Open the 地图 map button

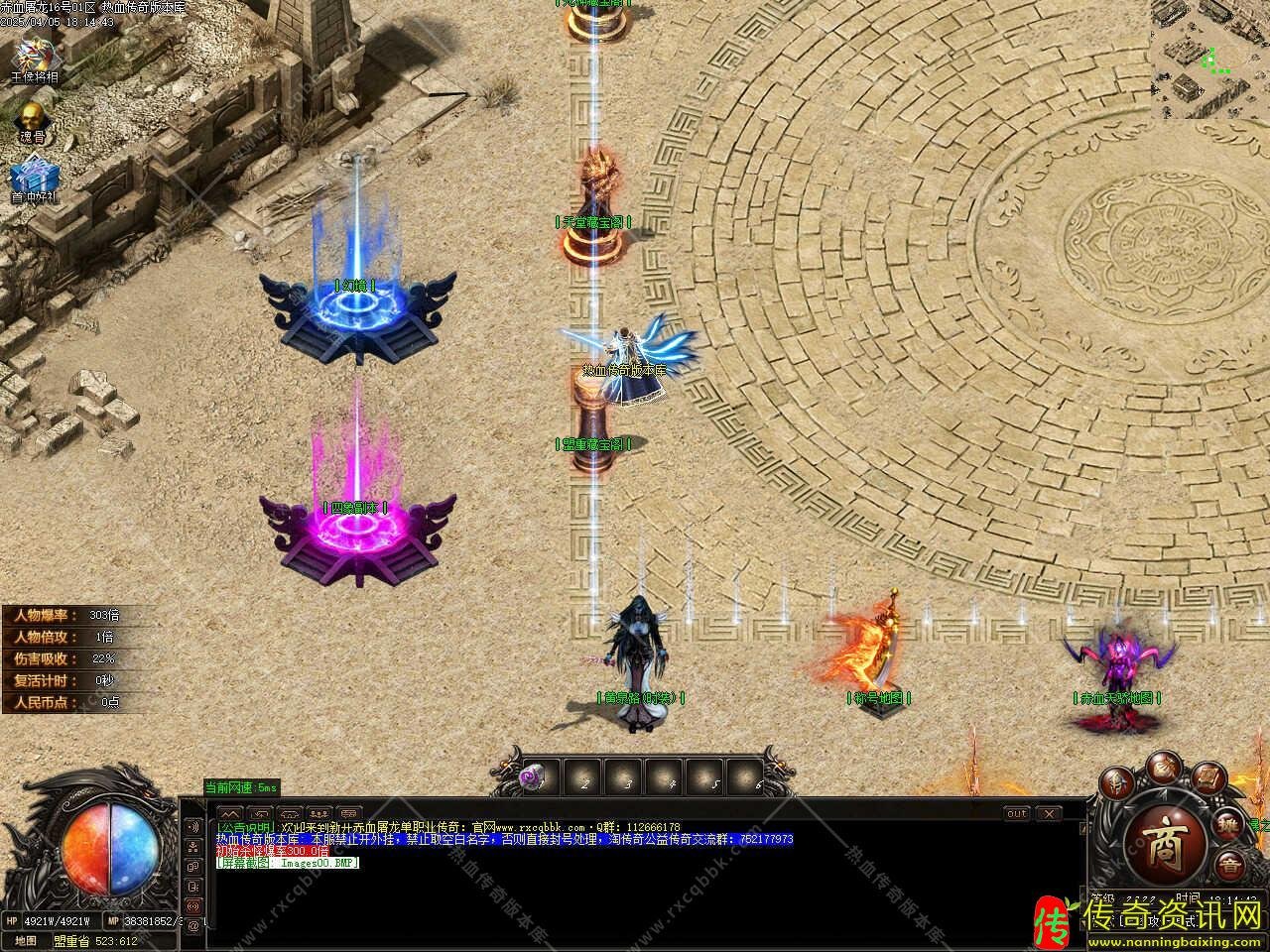(x=26, y=940)
